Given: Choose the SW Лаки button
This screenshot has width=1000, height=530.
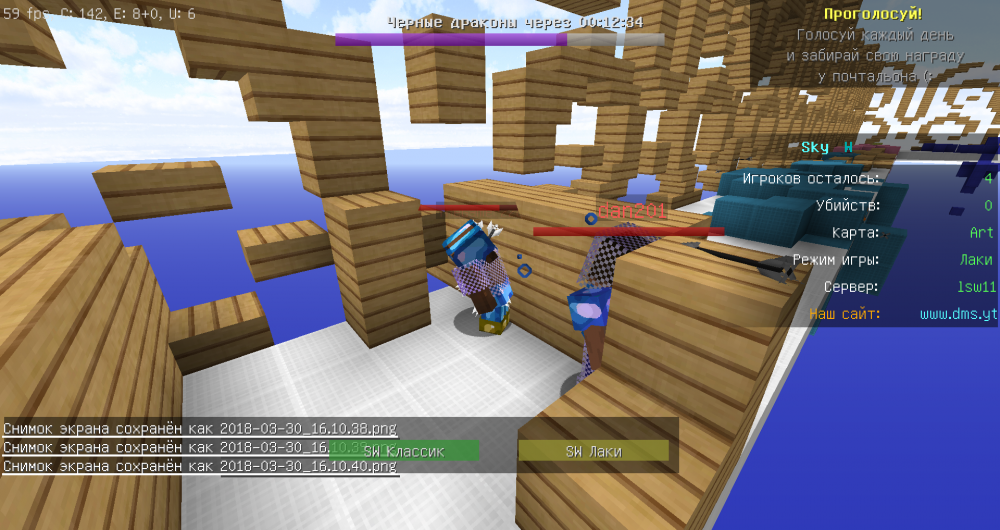Looking at the screenshot, I should [x=593, y=451].
